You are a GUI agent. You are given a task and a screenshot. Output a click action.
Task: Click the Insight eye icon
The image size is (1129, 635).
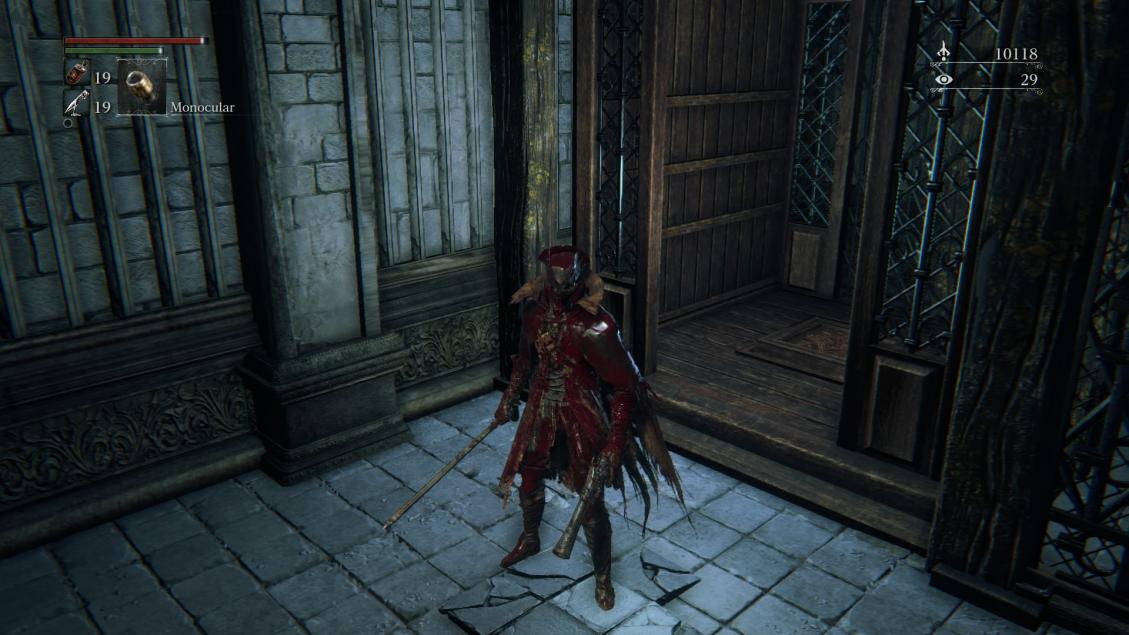click(x=943, y=80)
